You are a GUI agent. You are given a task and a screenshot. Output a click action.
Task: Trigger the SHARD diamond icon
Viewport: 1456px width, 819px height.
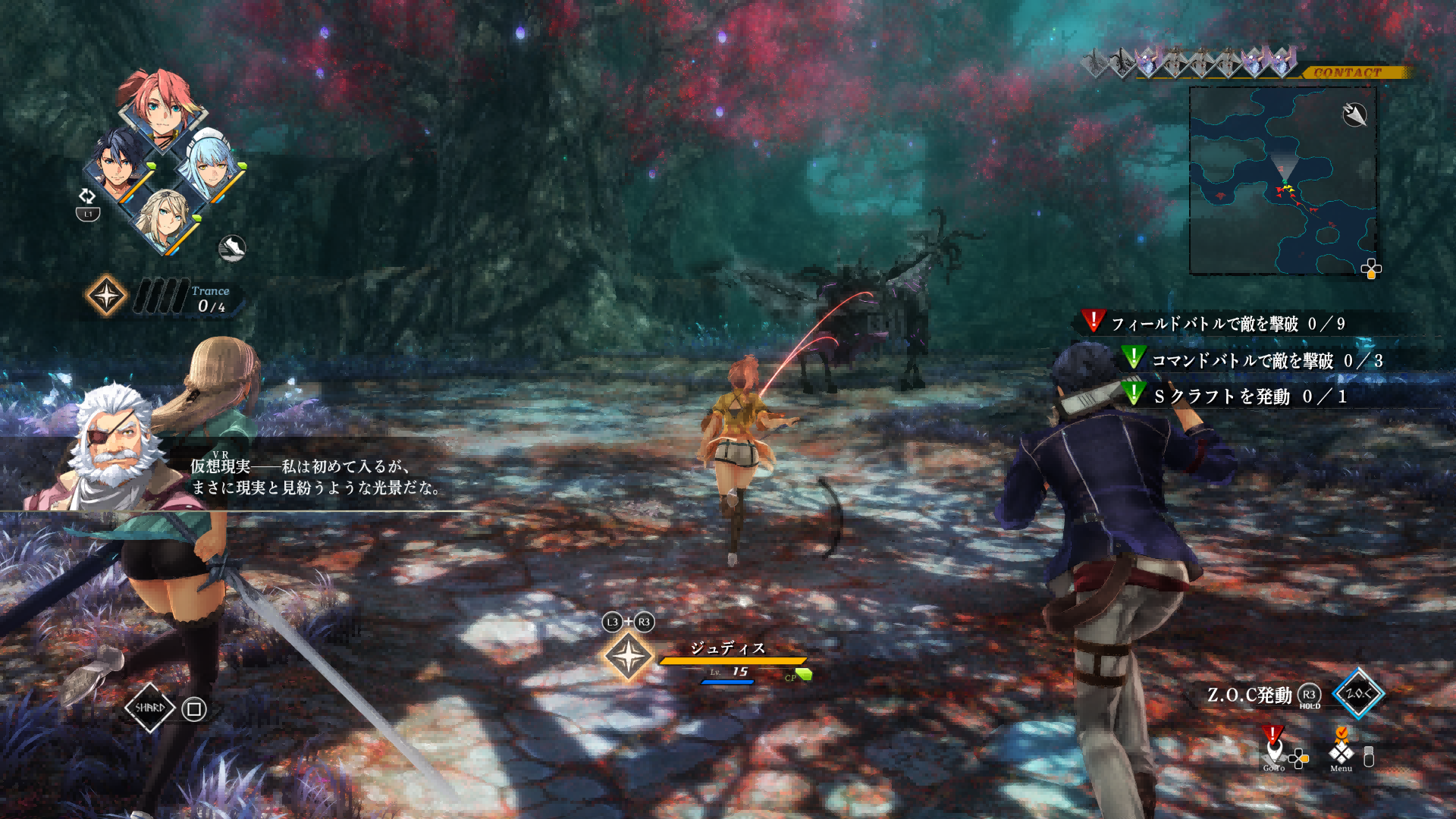click(149, 708)
